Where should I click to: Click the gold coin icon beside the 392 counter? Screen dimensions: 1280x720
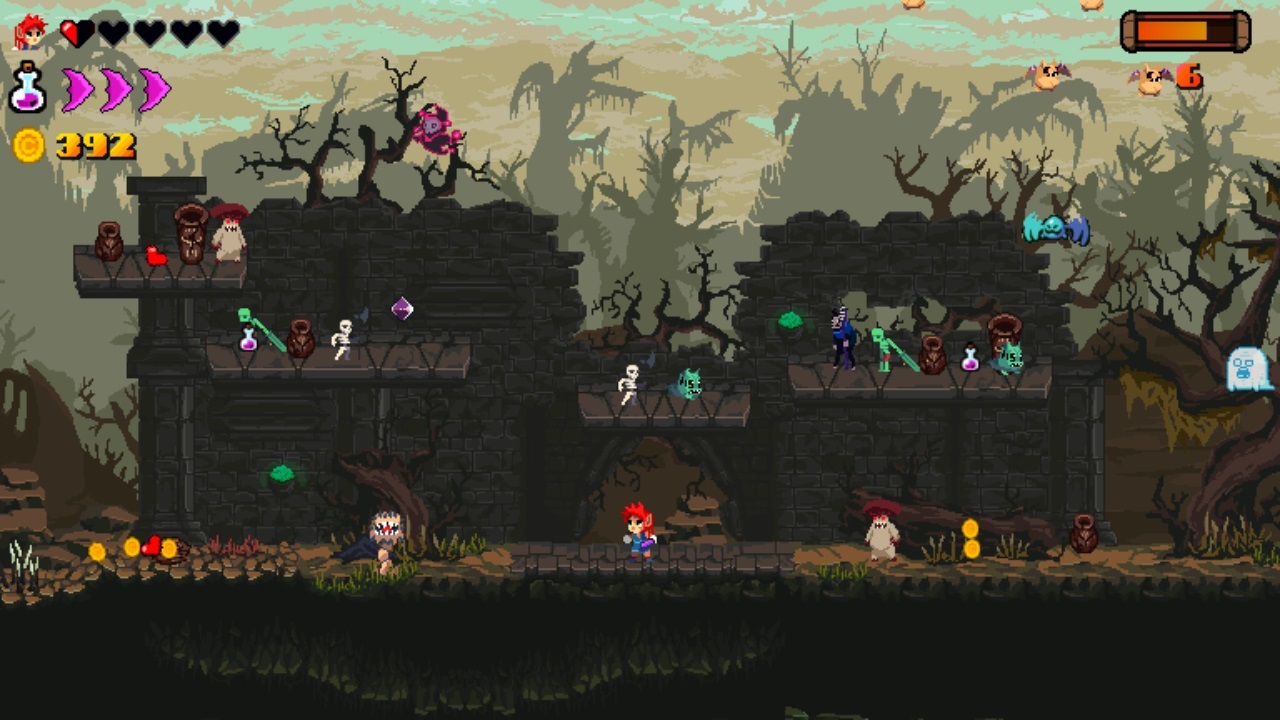coord(27,146)
